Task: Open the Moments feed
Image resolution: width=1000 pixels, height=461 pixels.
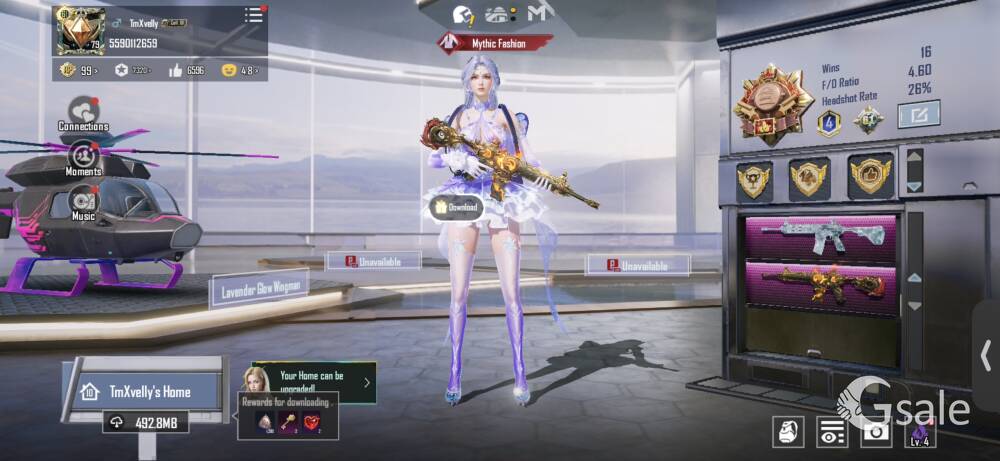Action: [83, 158]
